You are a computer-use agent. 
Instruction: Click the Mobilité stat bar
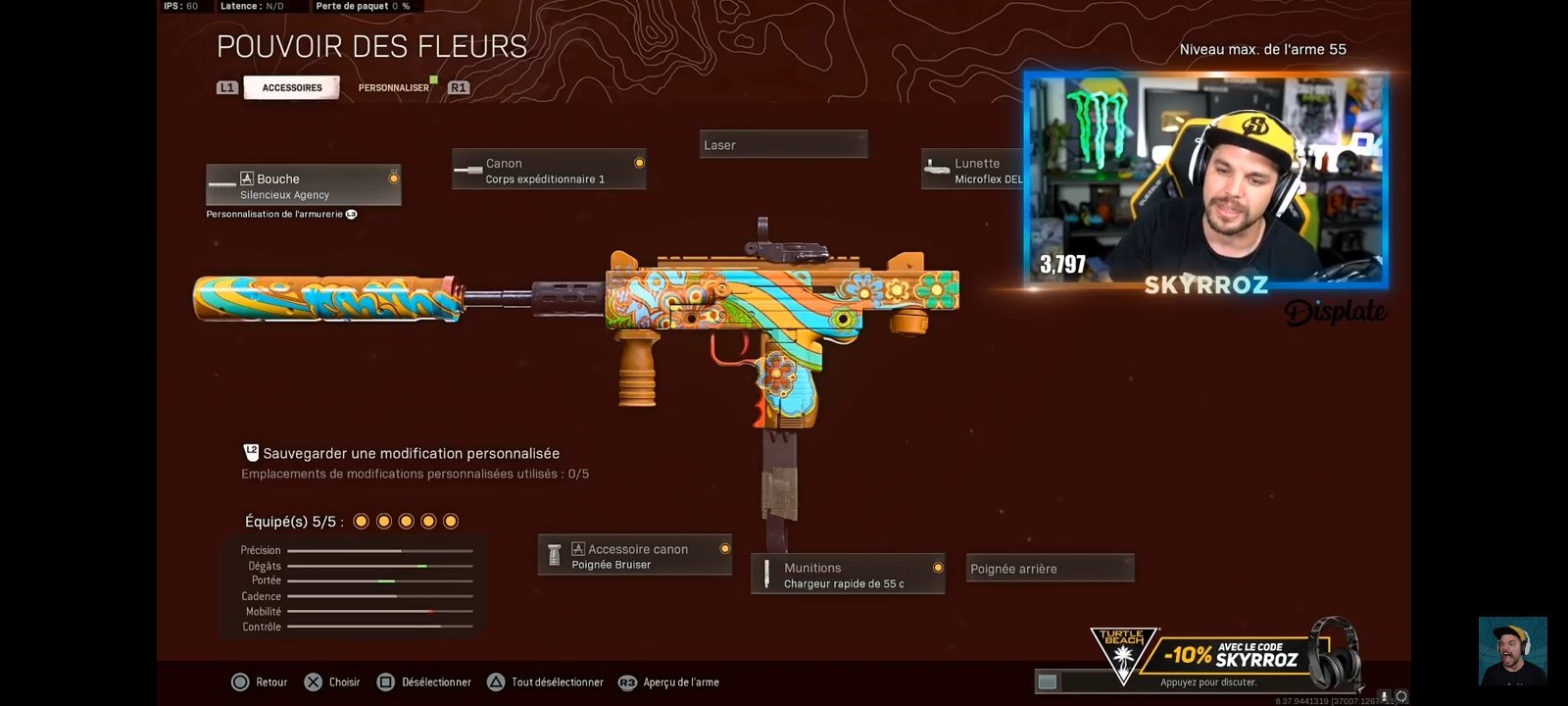(382, 611)
